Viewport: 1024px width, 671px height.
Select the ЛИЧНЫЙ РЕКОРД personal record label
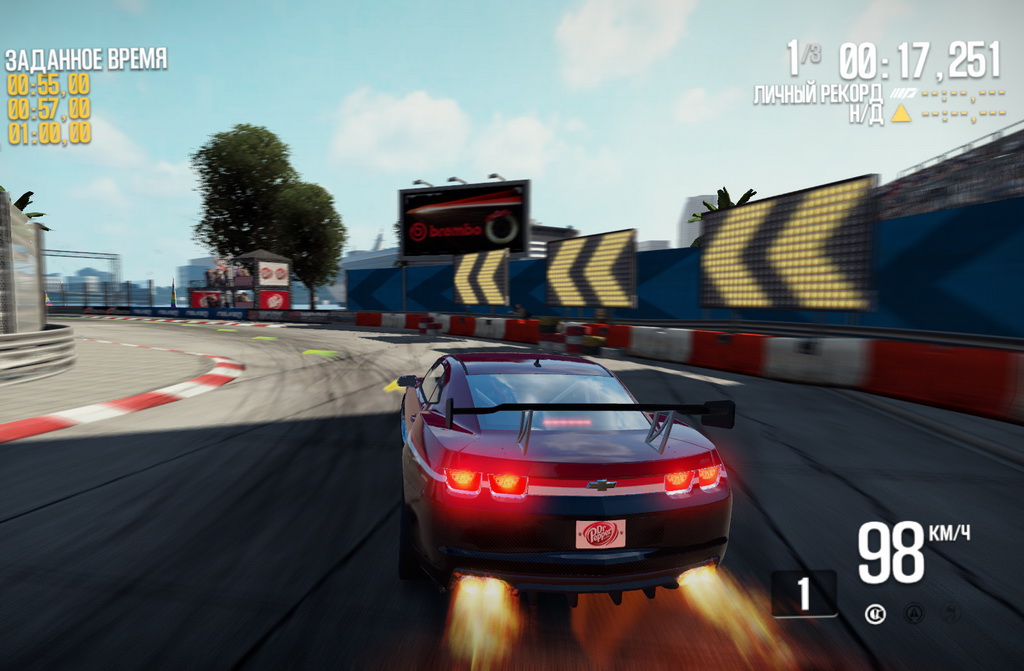(x=817, y=95)
